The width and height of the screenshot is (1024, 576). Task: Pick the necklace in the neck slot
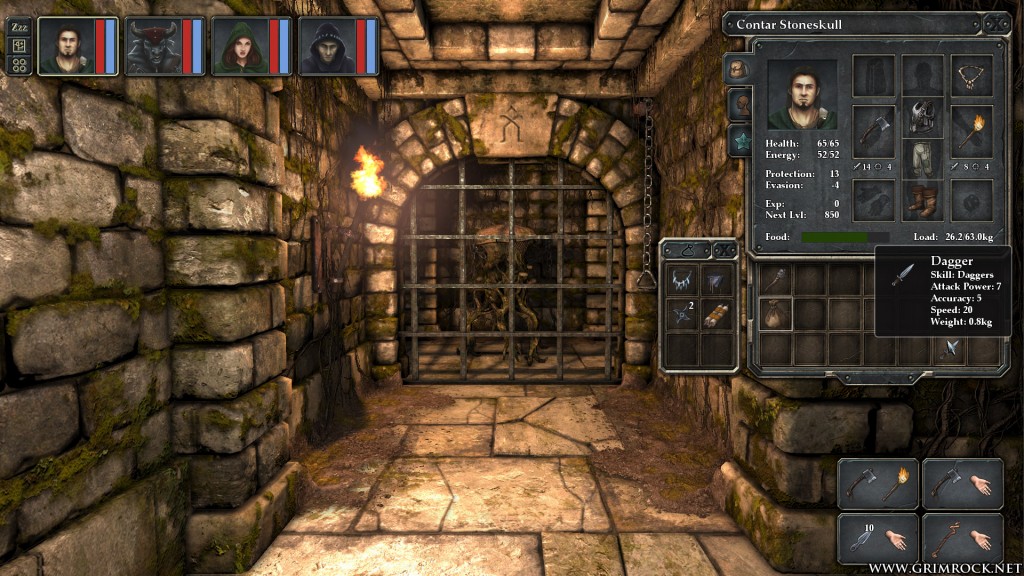tap(972, 75)
